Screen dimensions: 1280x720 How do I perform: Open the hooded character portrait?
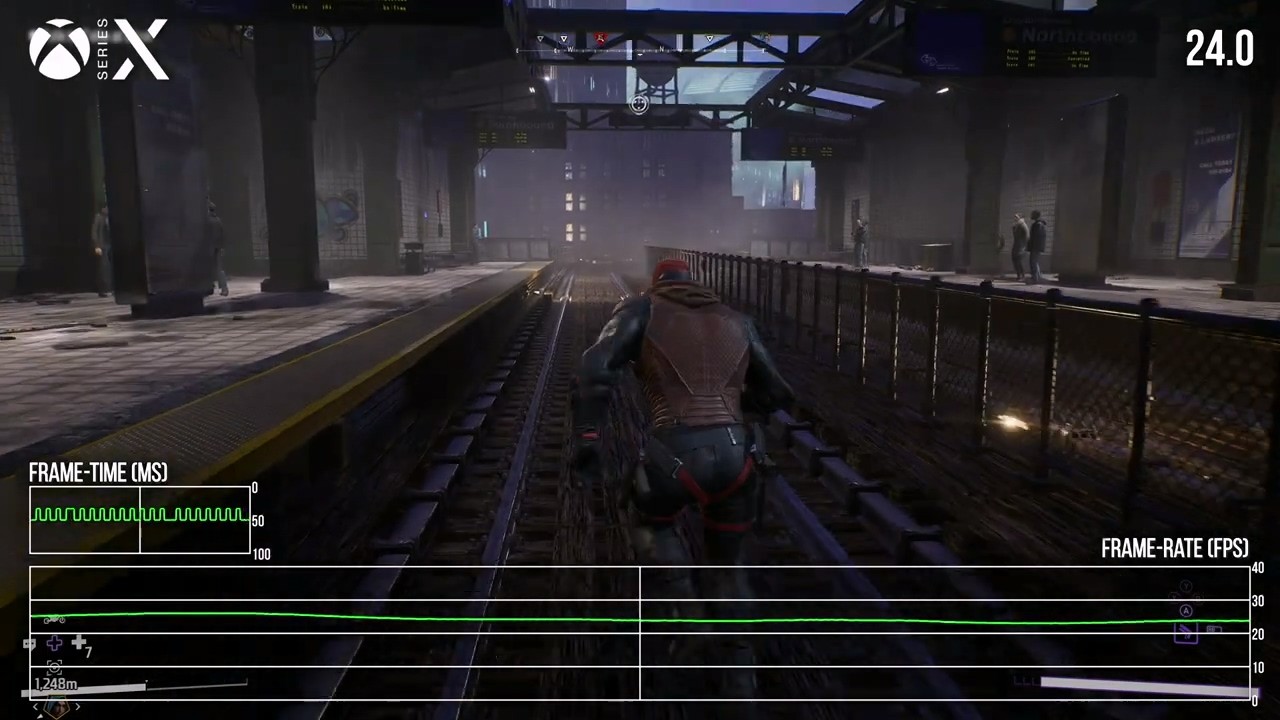coord(56,706)
